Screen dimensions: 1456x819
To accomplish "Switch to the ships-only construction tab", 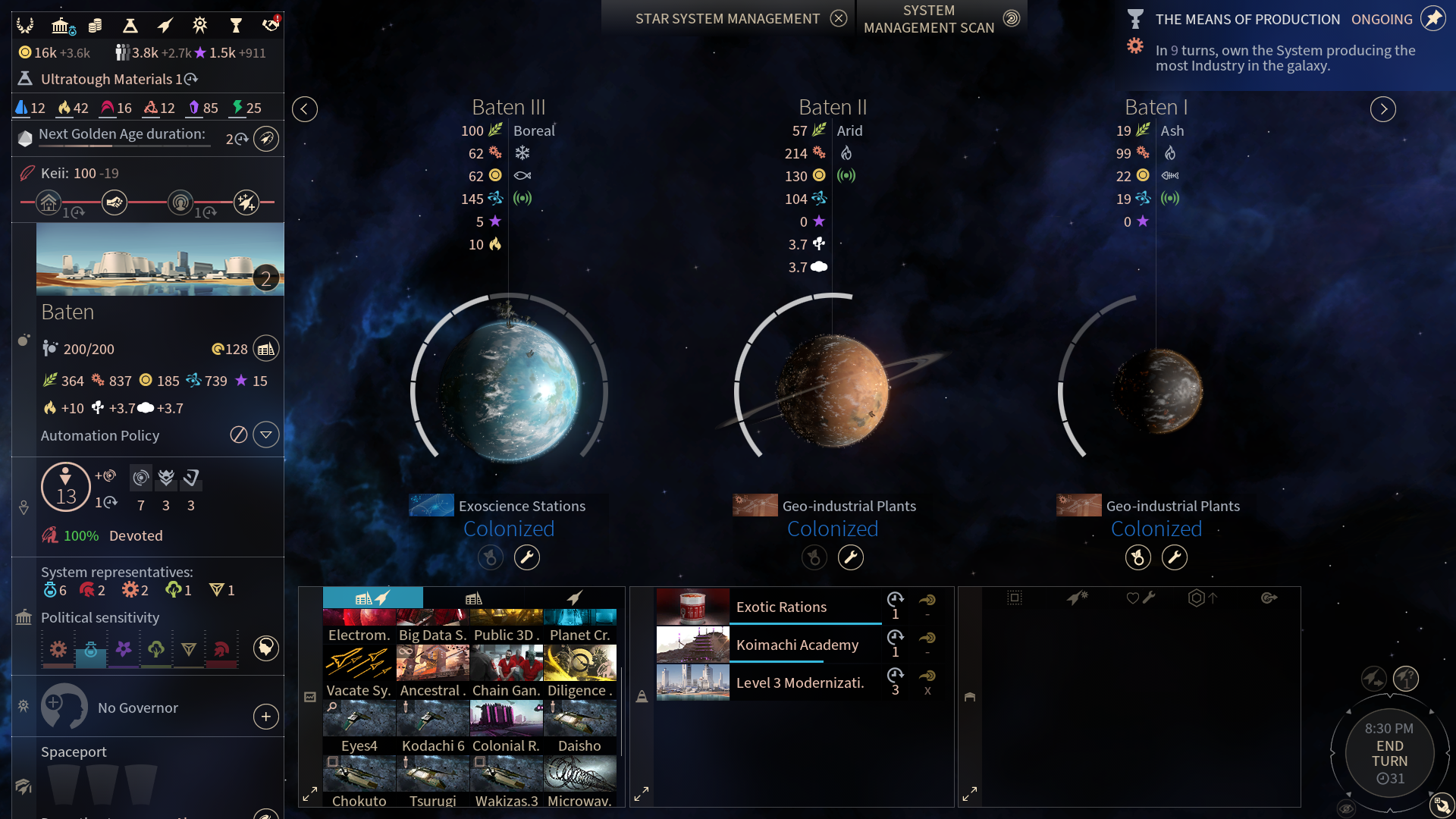I will (x=575, y=598).
